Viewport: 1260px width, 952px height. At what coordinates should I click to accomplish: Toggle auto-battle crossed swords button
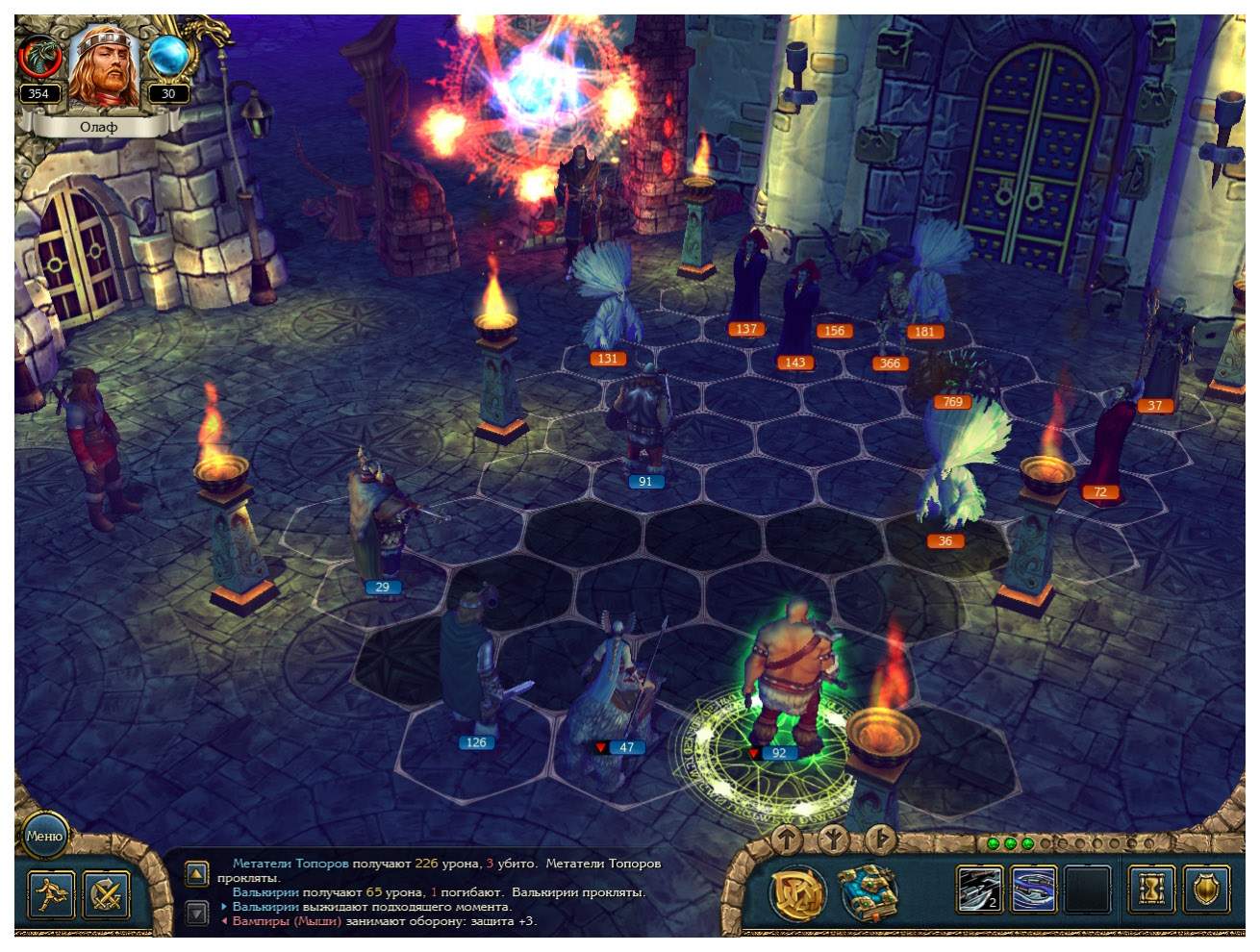107,894
